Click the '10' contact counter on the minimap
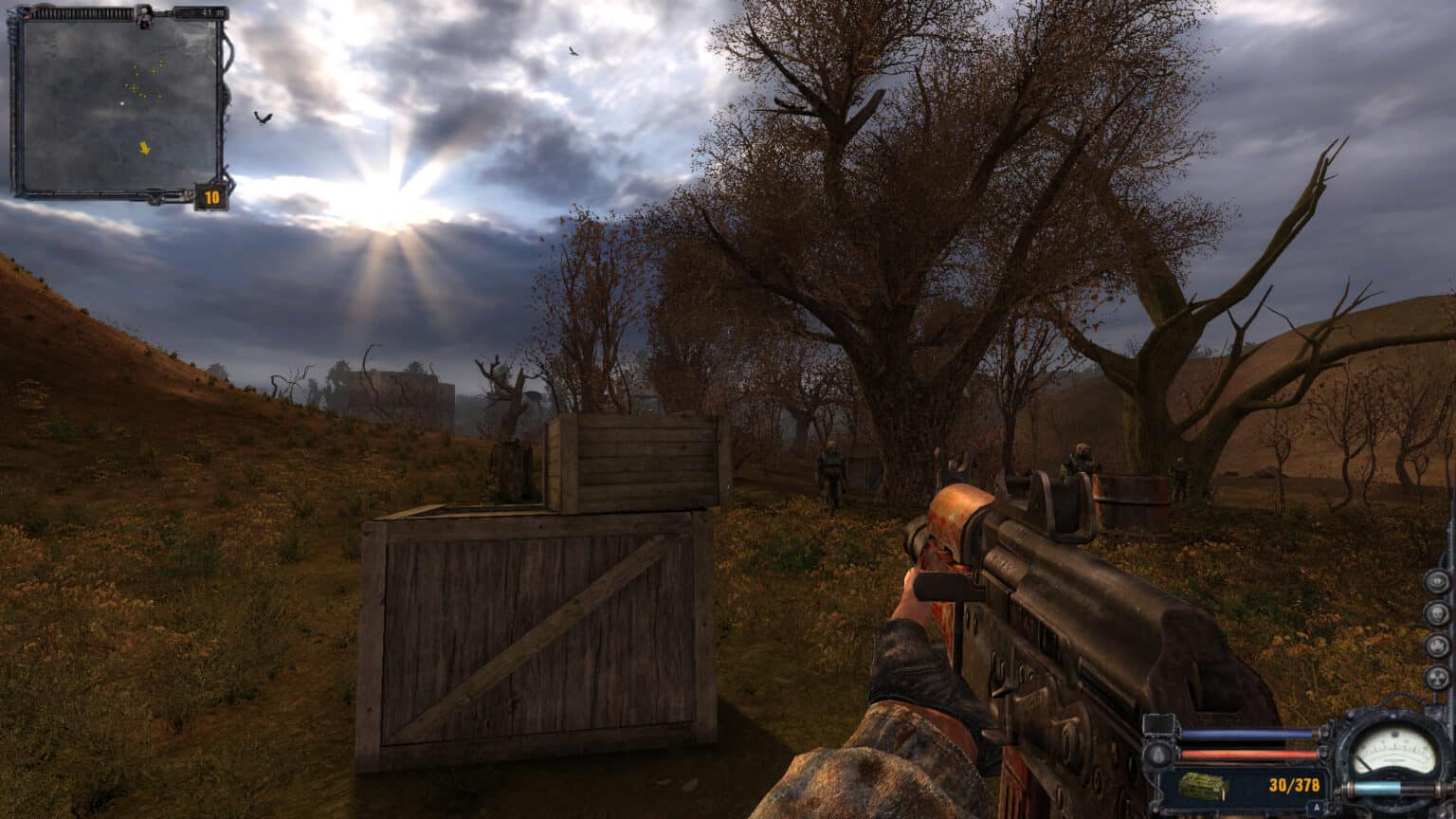Screen dimensions: 1456x819 [x=212, y=195]
